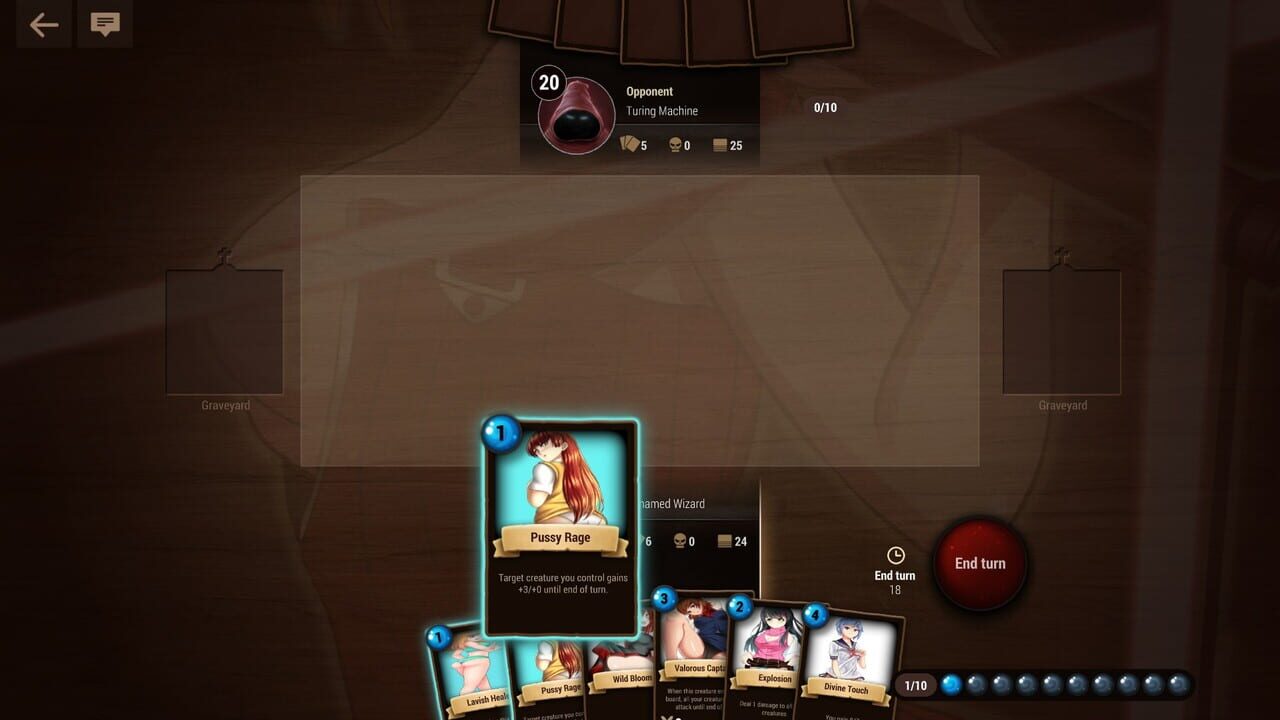Select the highlighted Pussy Rage card
Image resolution: width=1280 pixels, height=720 pixels.
pyautogui.click(x=561, y=520)
